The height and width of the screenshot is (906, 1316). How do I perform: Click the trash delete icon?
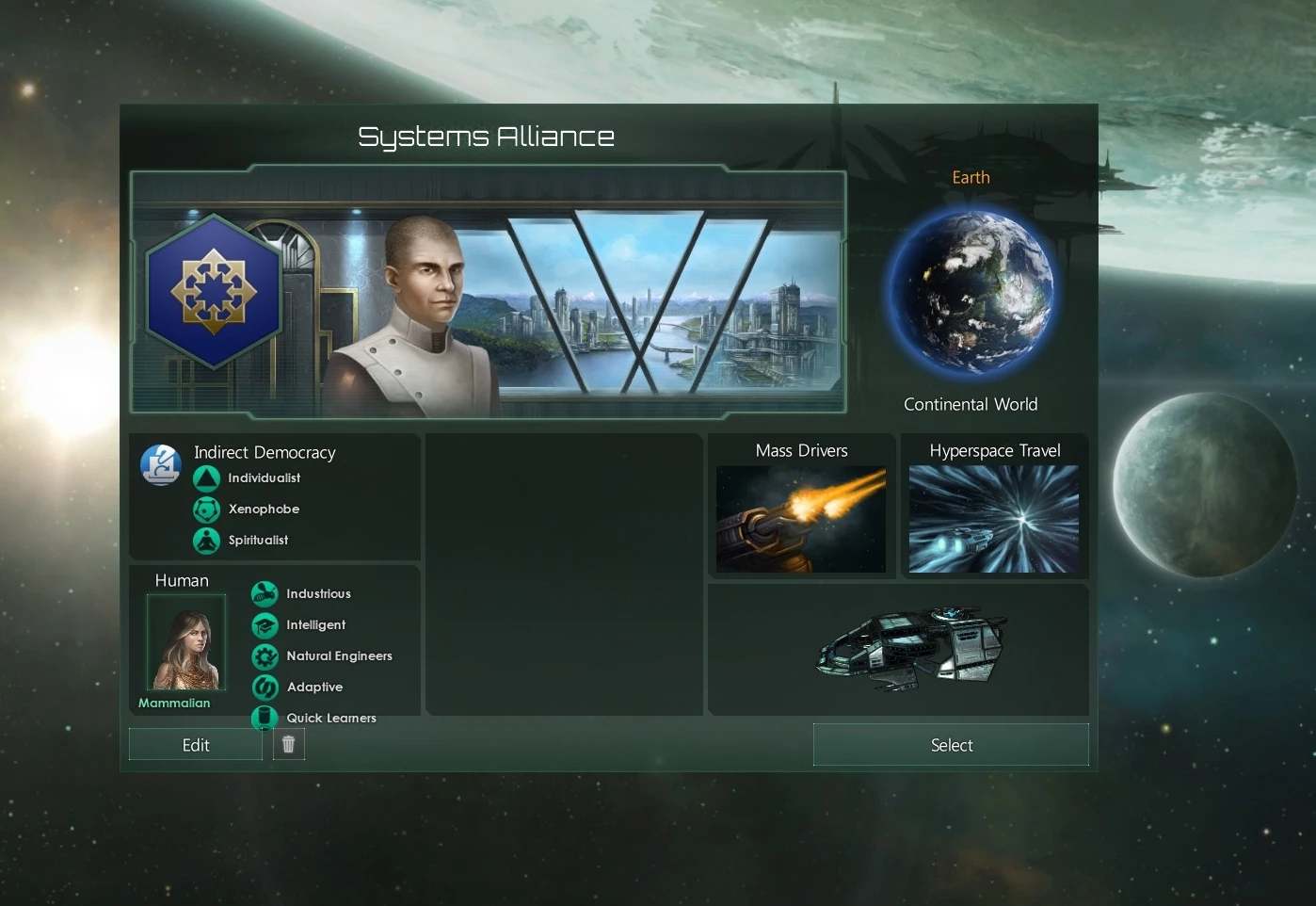288,743
